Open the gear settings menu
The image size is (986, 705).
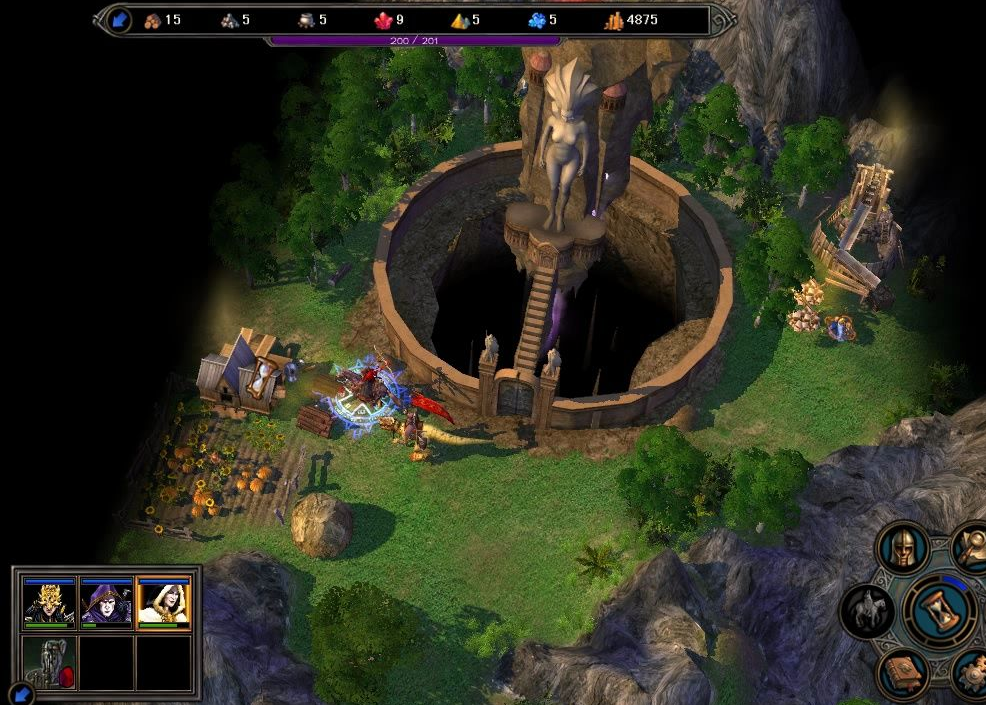[970, 673]
